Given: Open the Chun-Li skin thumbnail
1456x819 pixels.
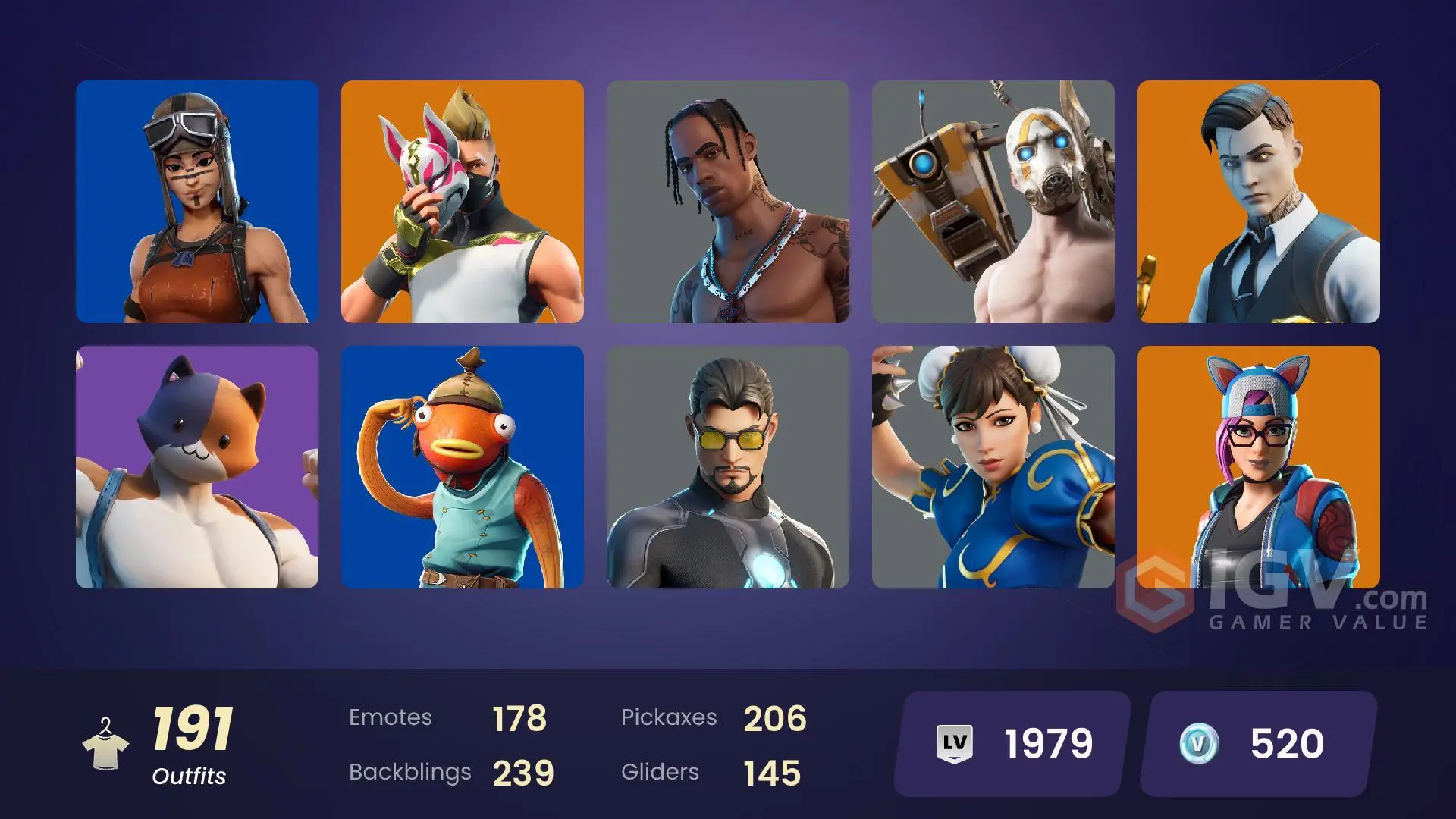Looking at the screenshot, I should tap(993, 466).
